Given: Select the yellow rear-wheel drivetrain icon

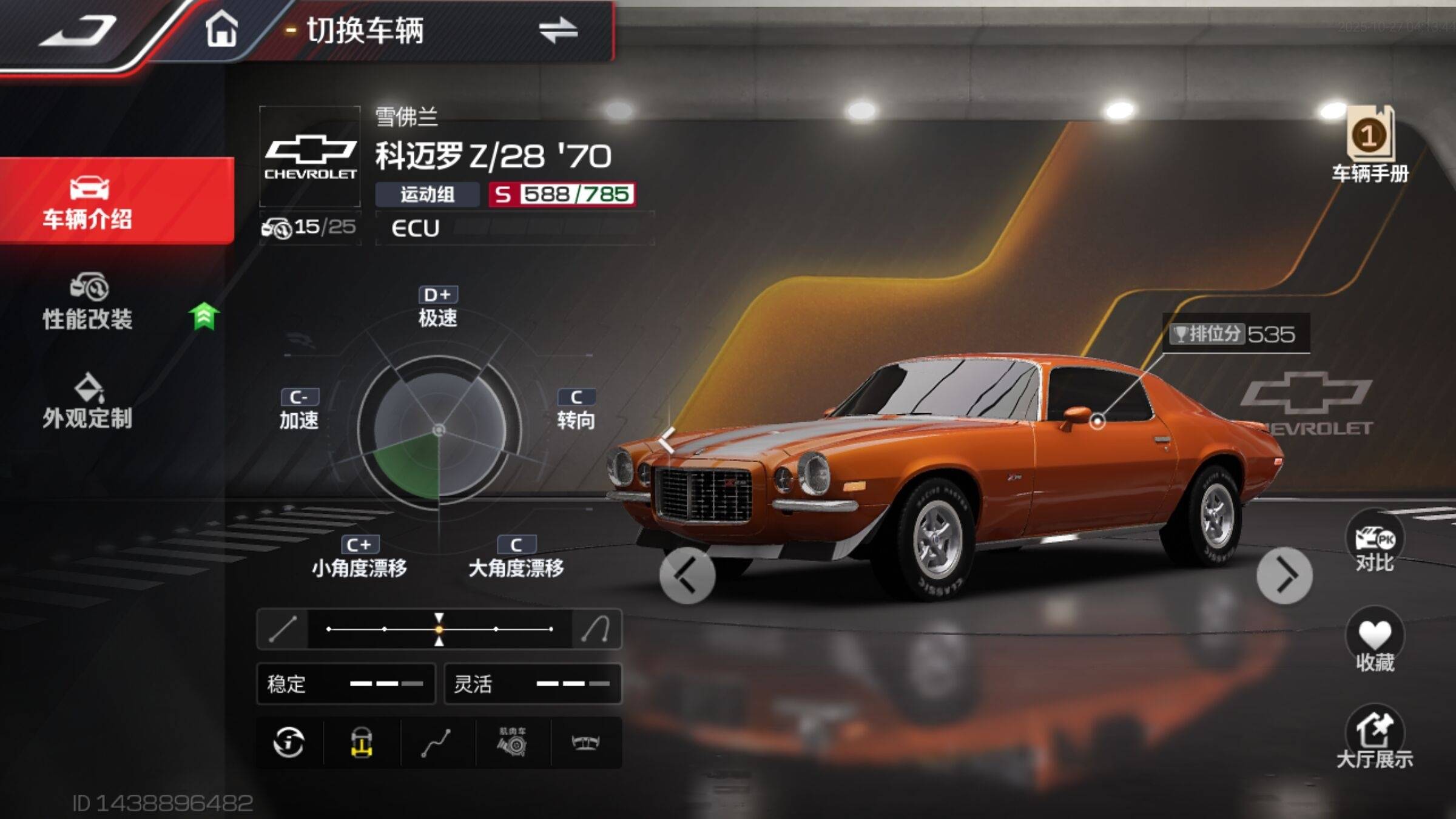Looking at the screenshot, I should pyautogui.click(x=362, y=743).
